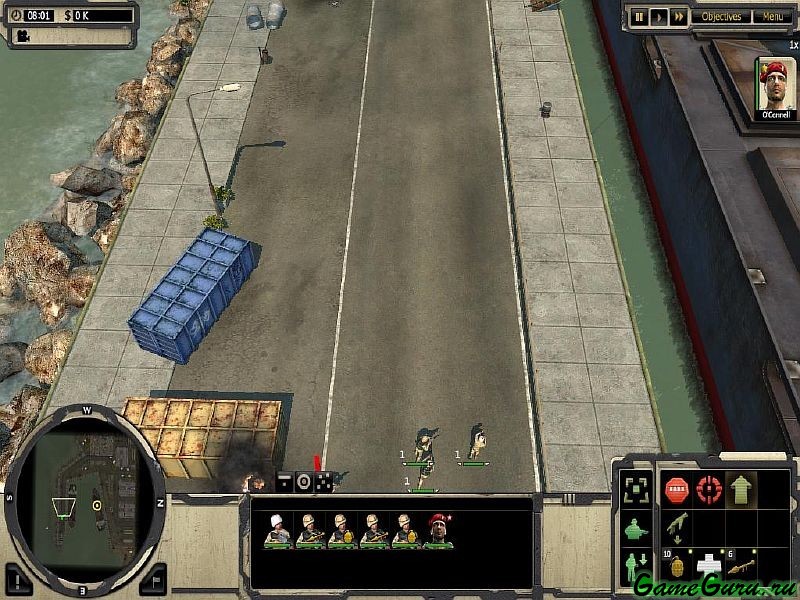
Task: Toggle the green square formation button
Action: click(634, 490)
